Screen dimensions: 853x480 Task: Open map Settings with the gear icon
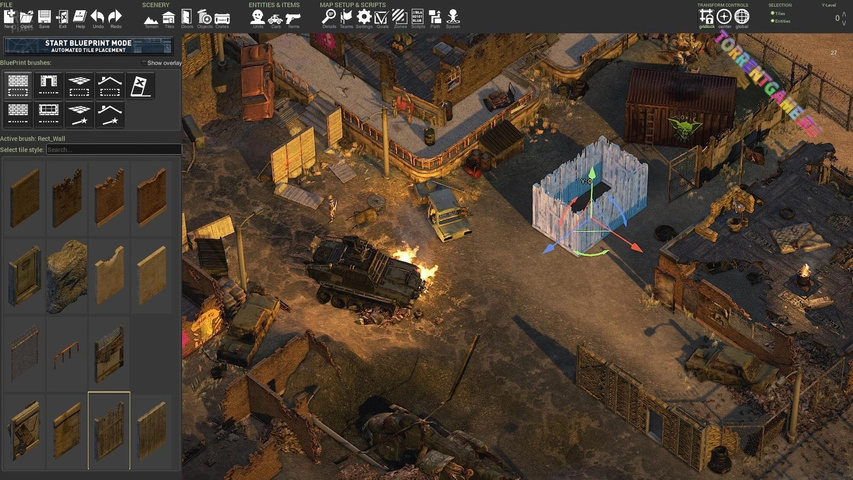tap(364, 17)
